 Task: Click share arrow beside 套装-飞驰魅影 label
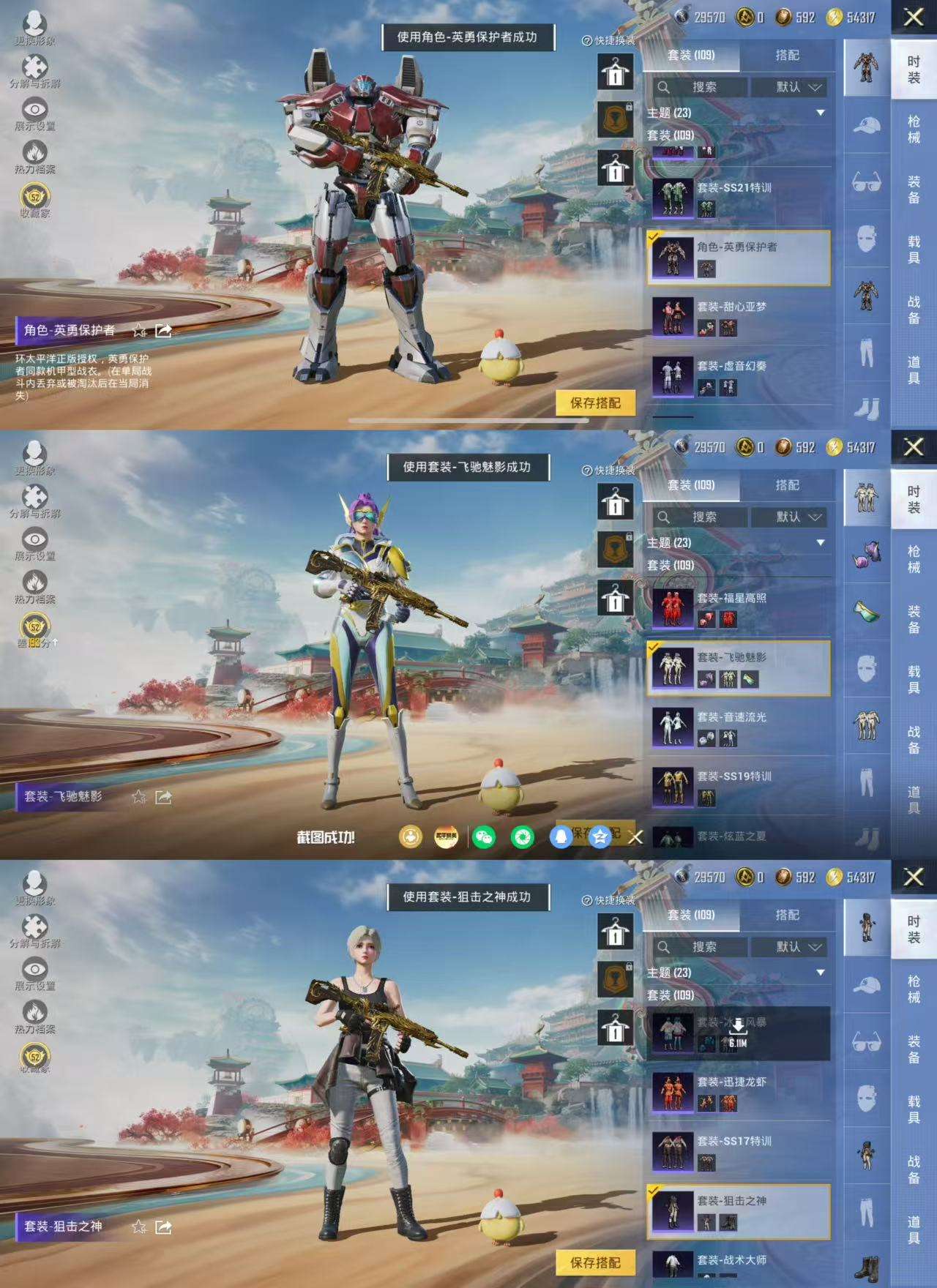164,797
